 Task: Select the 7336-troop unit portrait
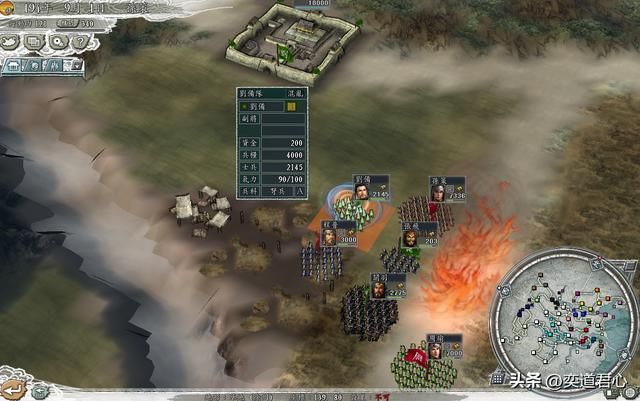437,190
